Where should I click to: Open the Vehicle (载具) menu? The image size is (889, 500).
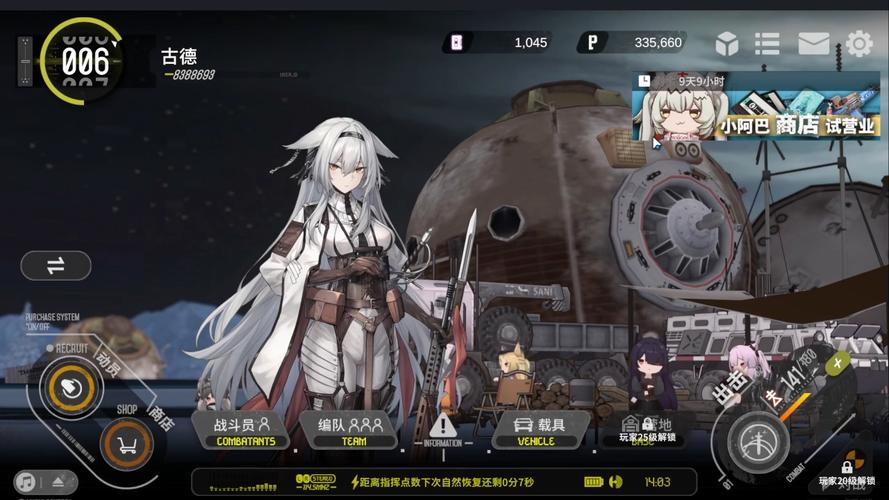tap(539, 431)
